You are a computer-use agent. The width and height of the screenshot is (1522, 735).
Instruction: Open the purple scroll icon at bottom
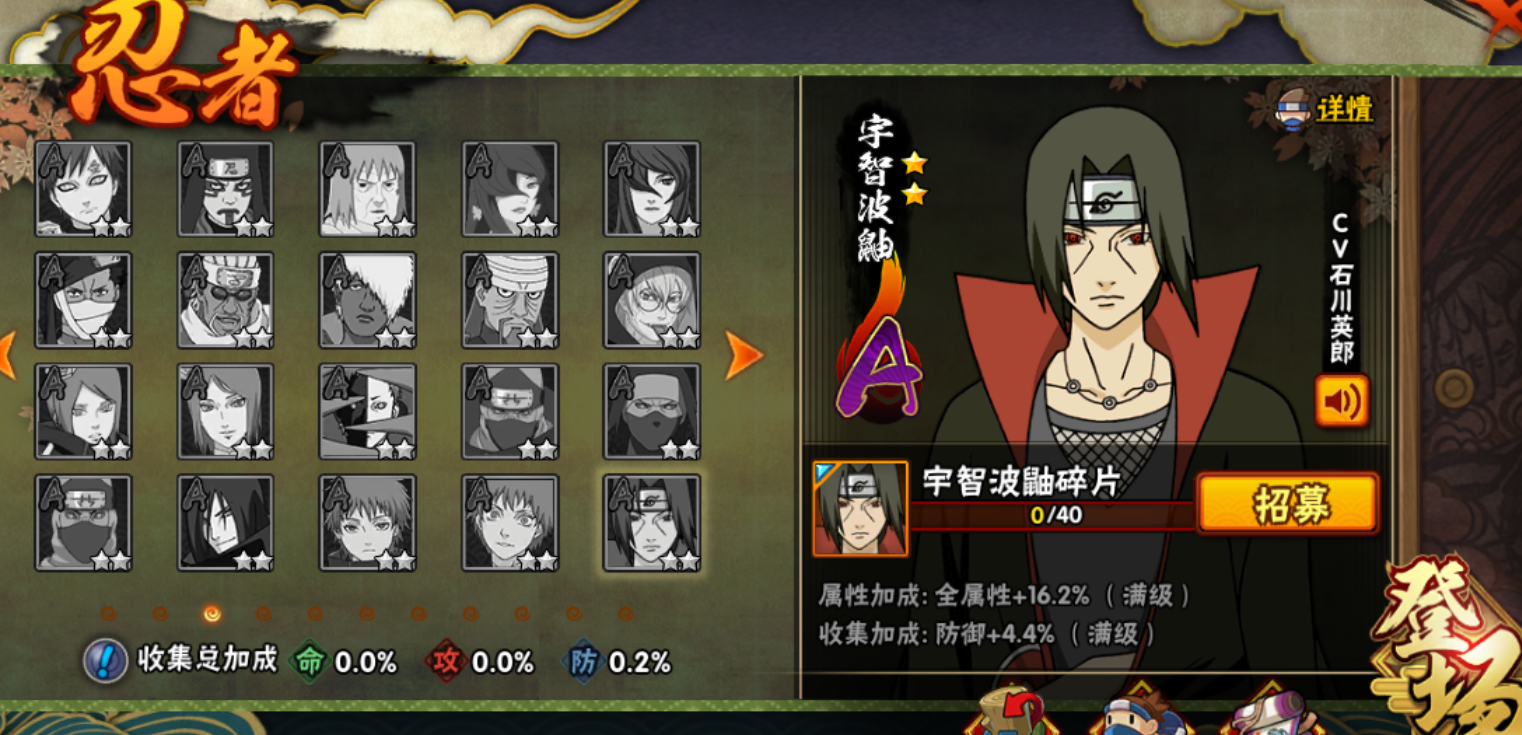pyautogui.click(x=1265, y=715)
